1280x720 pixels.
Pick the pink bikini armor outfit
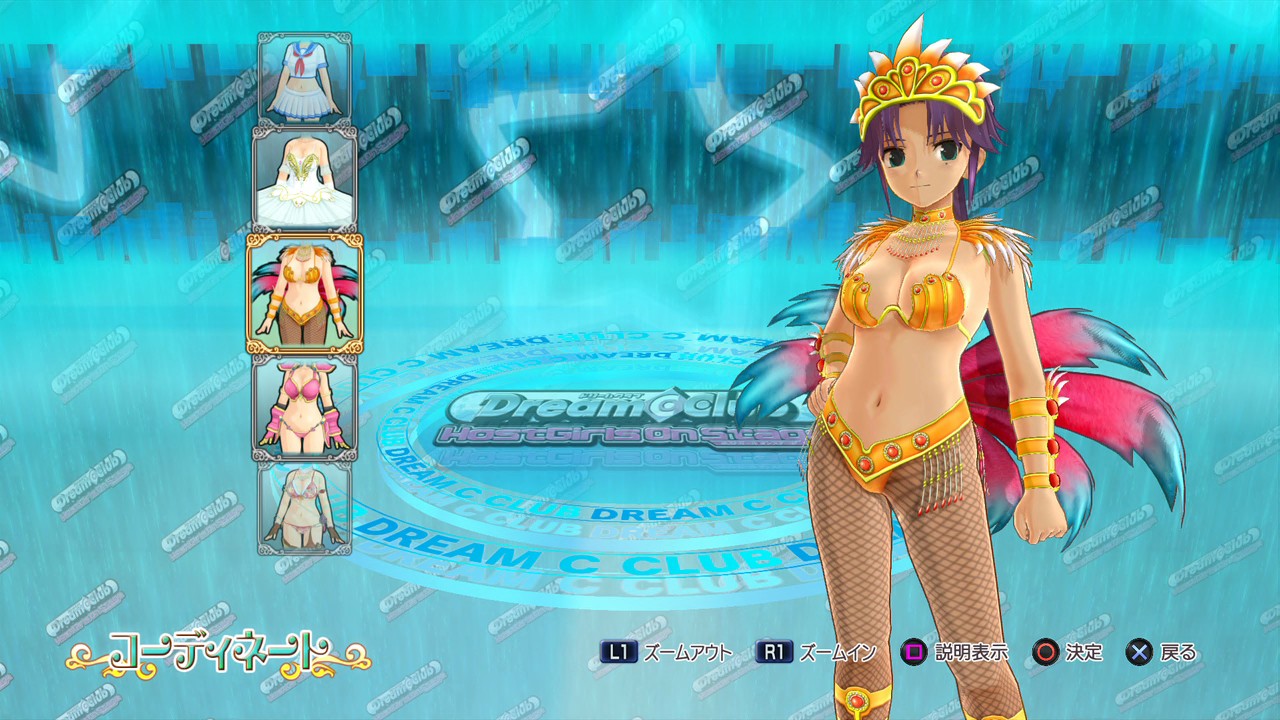tap(305, 407)
